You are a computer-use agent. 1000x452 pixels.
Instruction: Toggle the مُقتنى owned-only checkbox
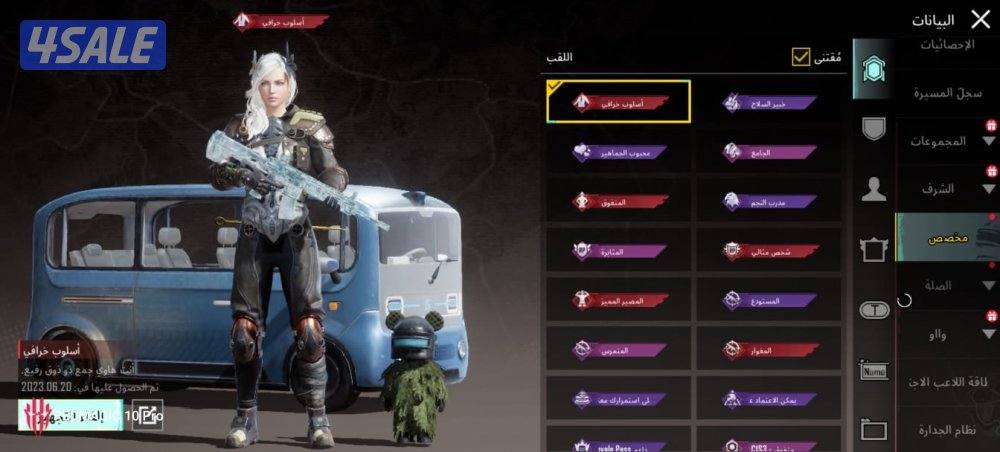point(801,57)
